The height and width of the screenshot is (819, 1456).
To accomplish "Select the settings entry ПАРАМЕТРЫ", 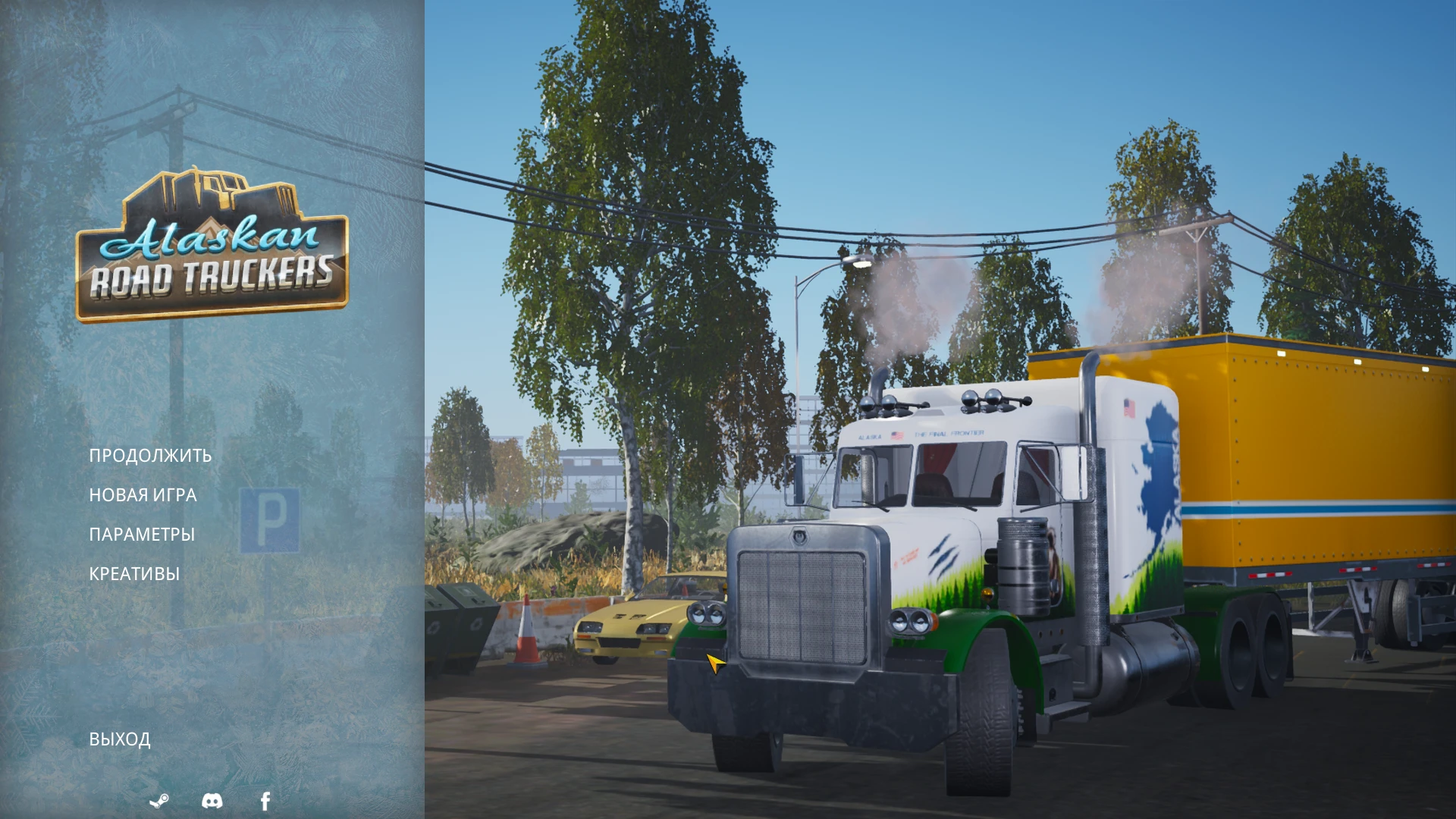I will click(142, 534).
